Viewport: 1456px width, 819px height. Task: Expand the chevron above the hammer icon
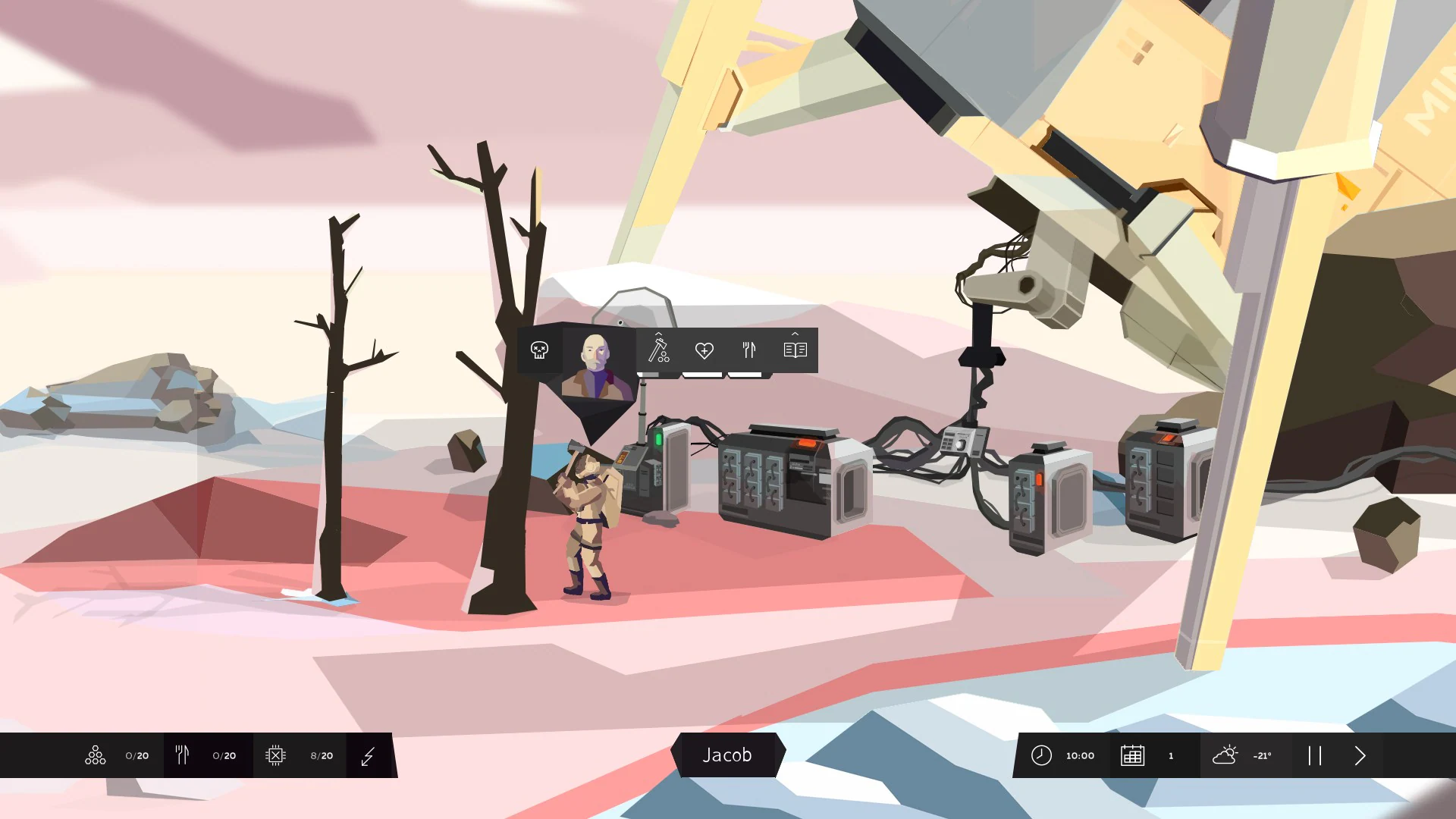[658, 334]
